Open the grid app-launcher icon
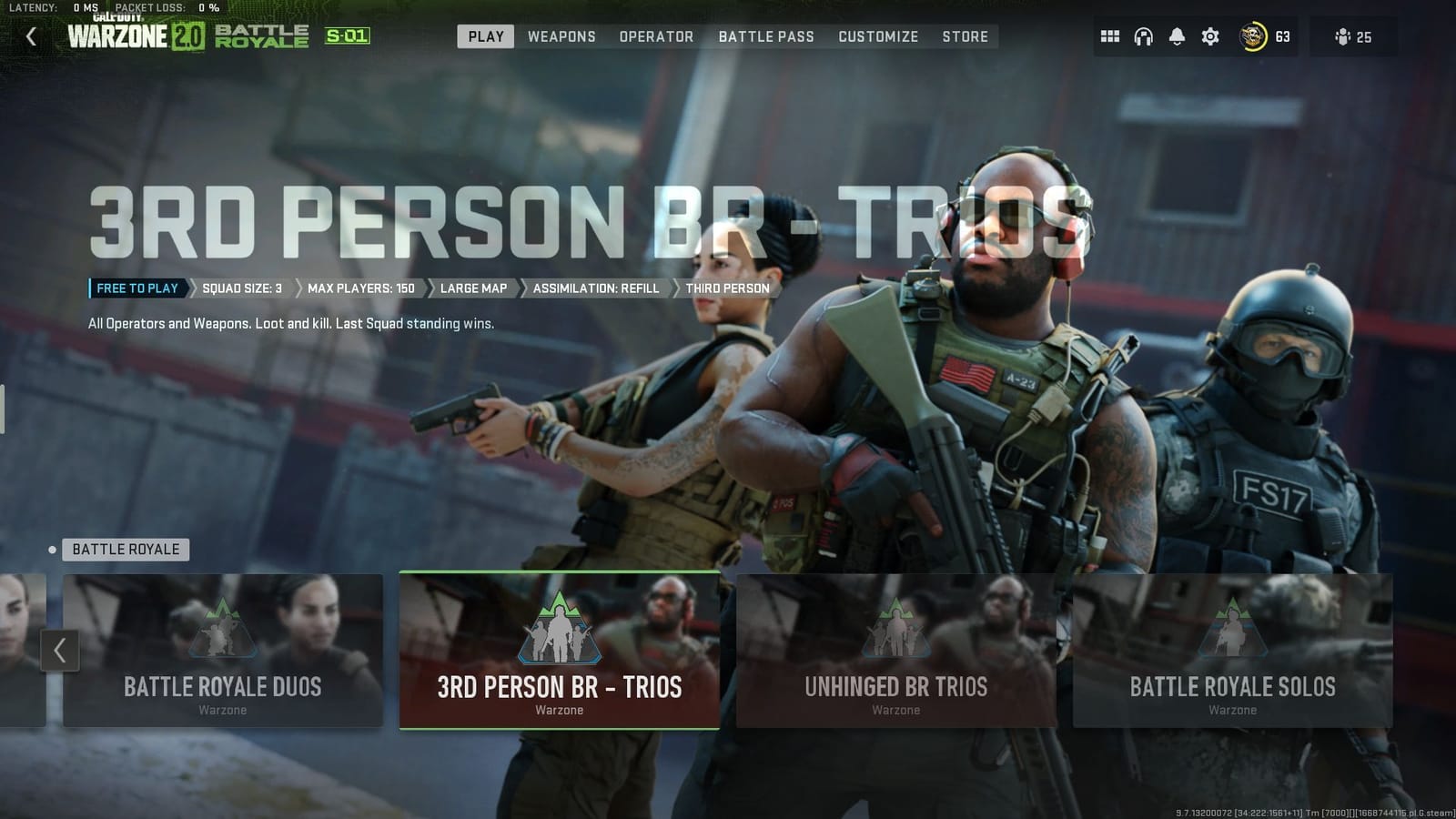Viewport: 1456px width, 819px height. 1110,36
